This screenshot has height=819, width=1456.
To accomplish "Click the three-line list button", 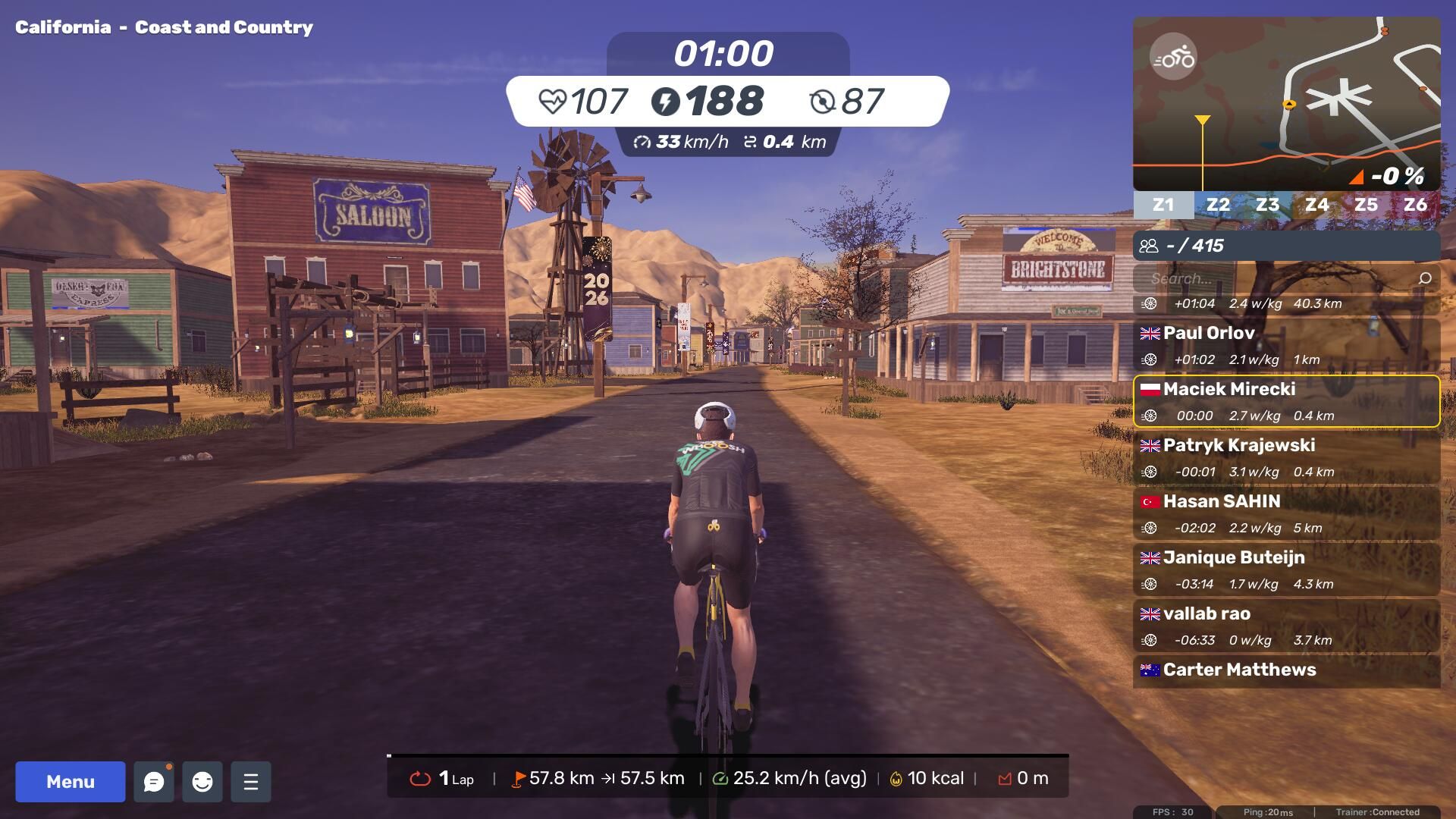I will click(x=251, y=782).
